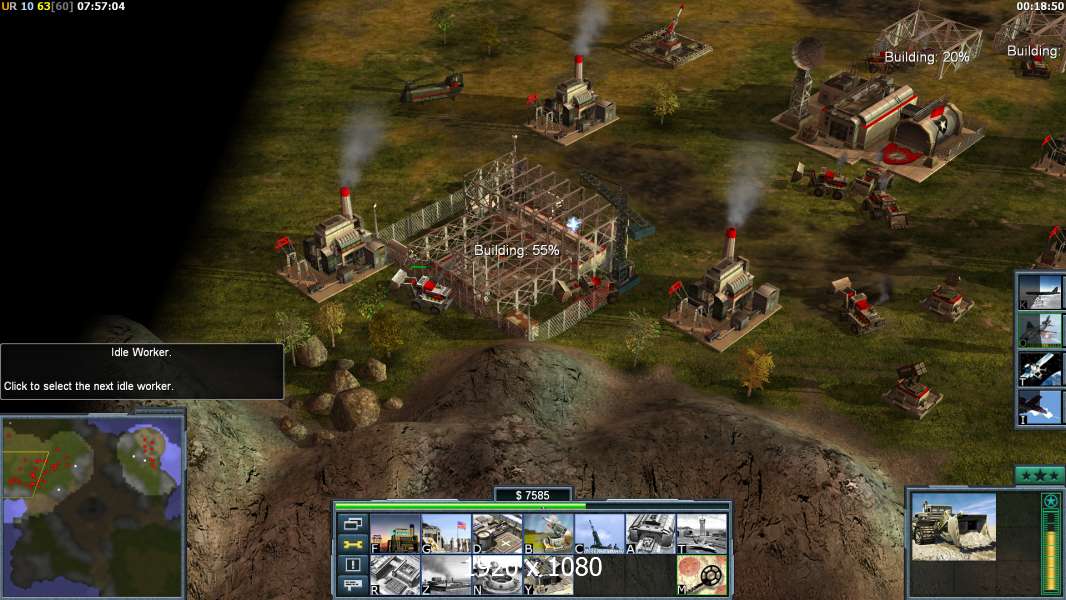
Task: Click the yellow wrench button
Action: [x=353, y=545]
